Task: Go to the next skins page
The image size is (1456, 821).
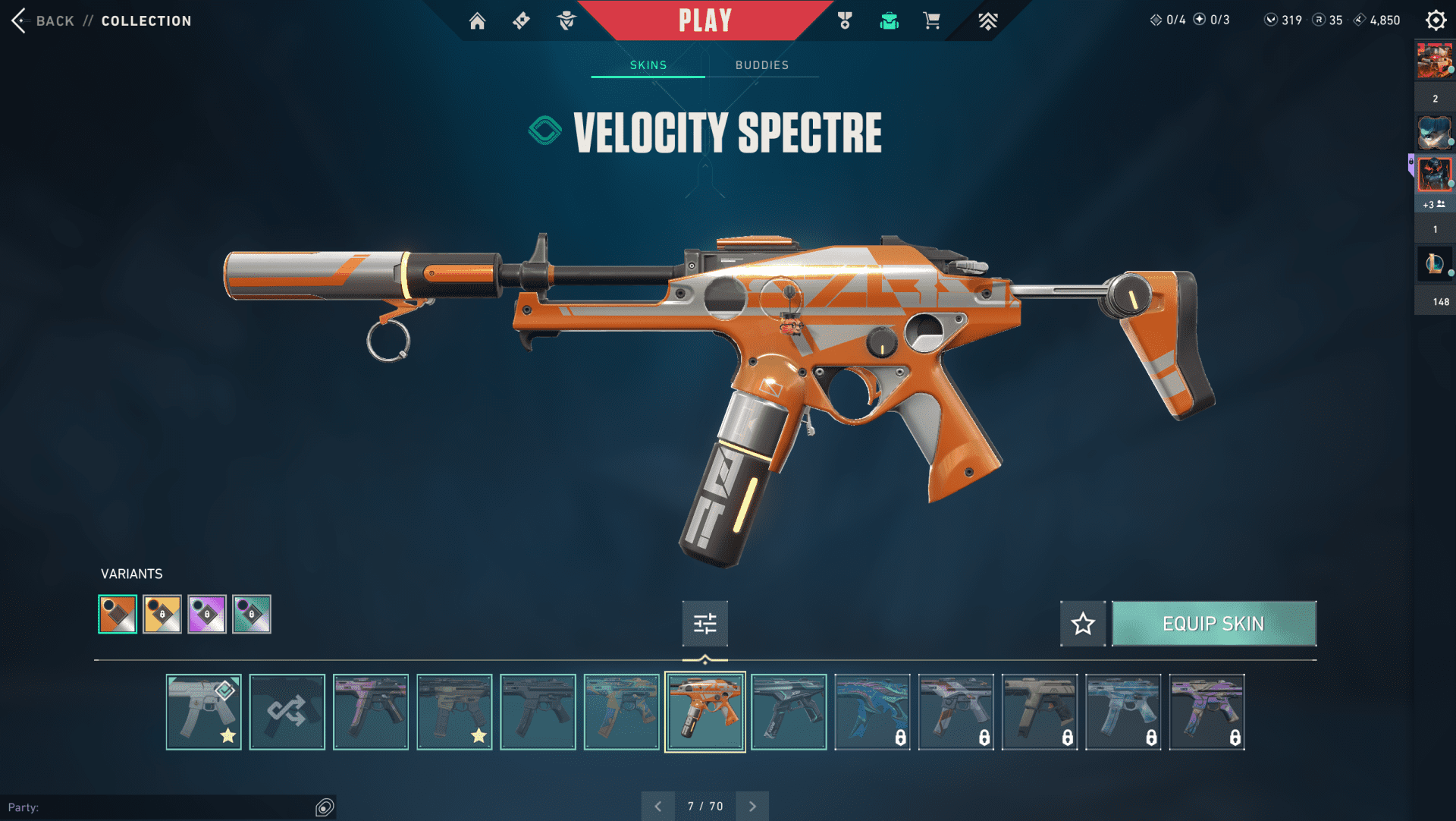Action: pyautogui.click(x=752, y=806)
